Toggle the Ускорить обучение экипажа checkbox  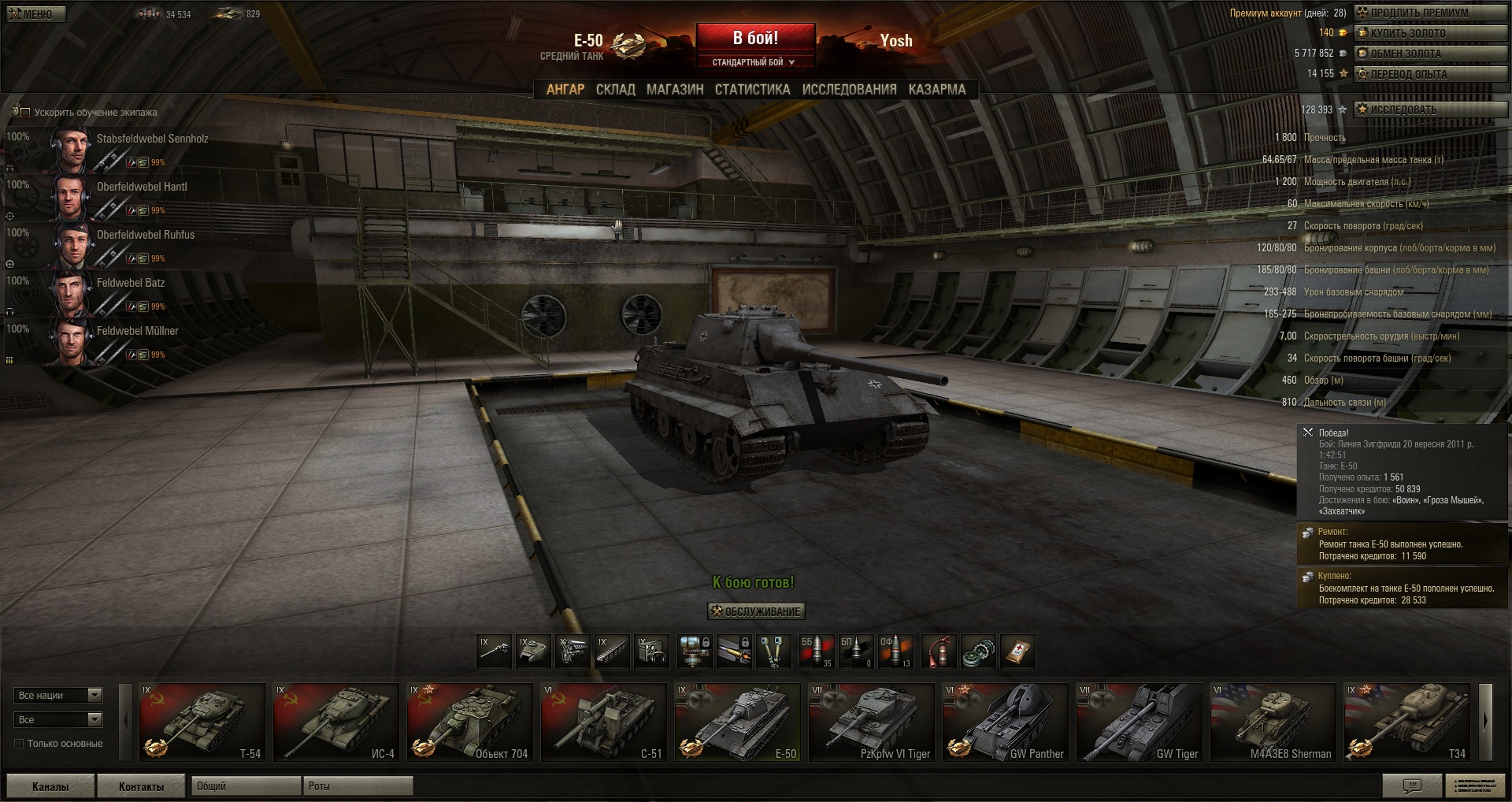tap(25, 113)
